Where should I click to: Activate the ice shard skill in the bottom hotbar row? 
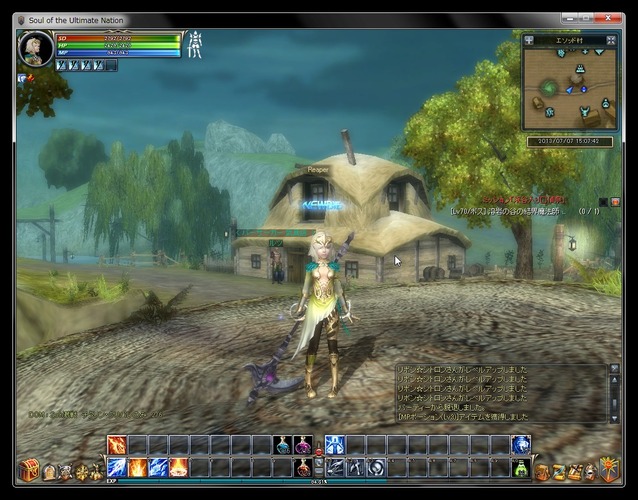(158, 467)
